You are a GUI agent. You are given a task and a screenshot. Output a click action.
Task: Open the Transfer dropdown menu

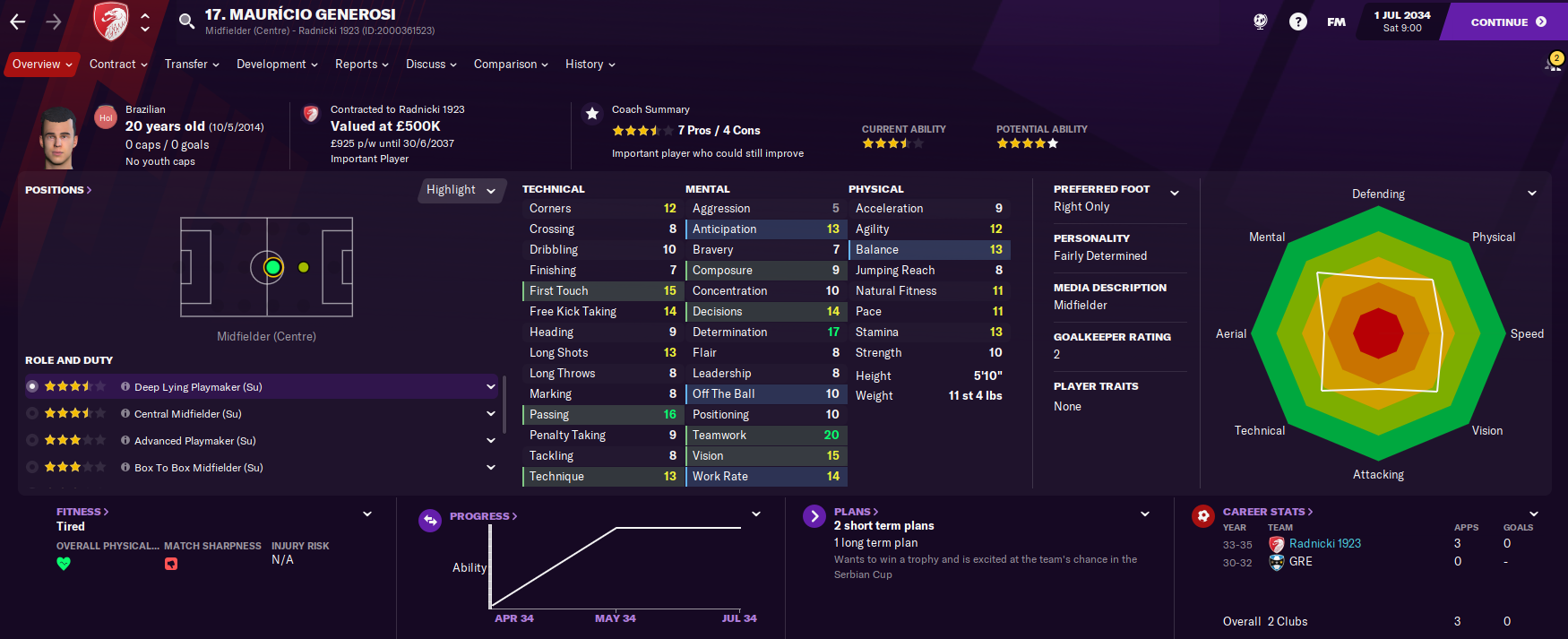pyautogui.click(x=192, y=65)
